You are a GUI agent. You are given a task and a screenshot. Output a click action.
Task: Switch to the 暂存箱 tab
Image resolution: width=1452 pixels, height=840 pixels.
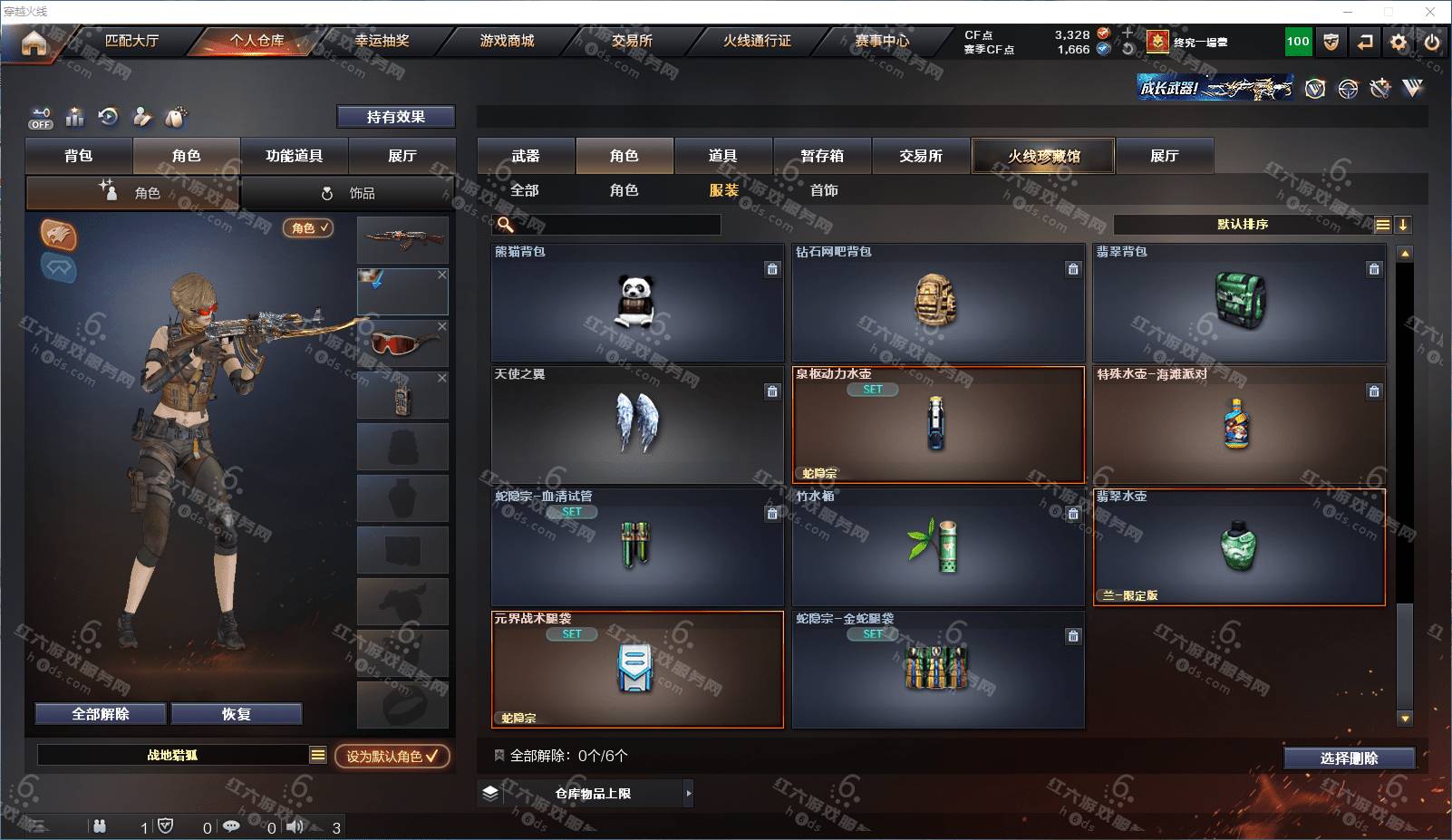click(822, 156)
